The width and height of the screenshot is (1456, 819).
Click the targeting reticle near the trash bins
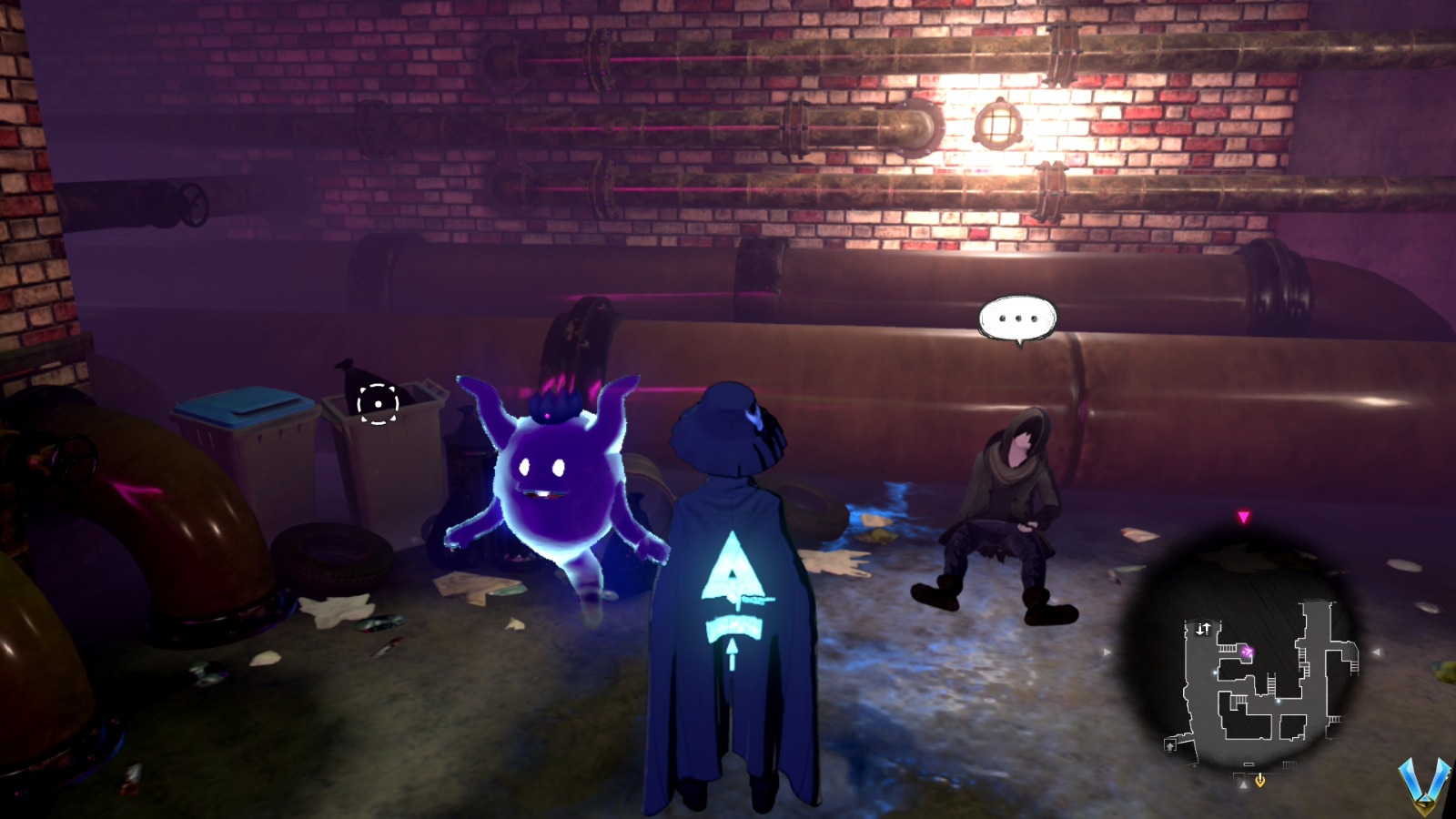(379, 406)
